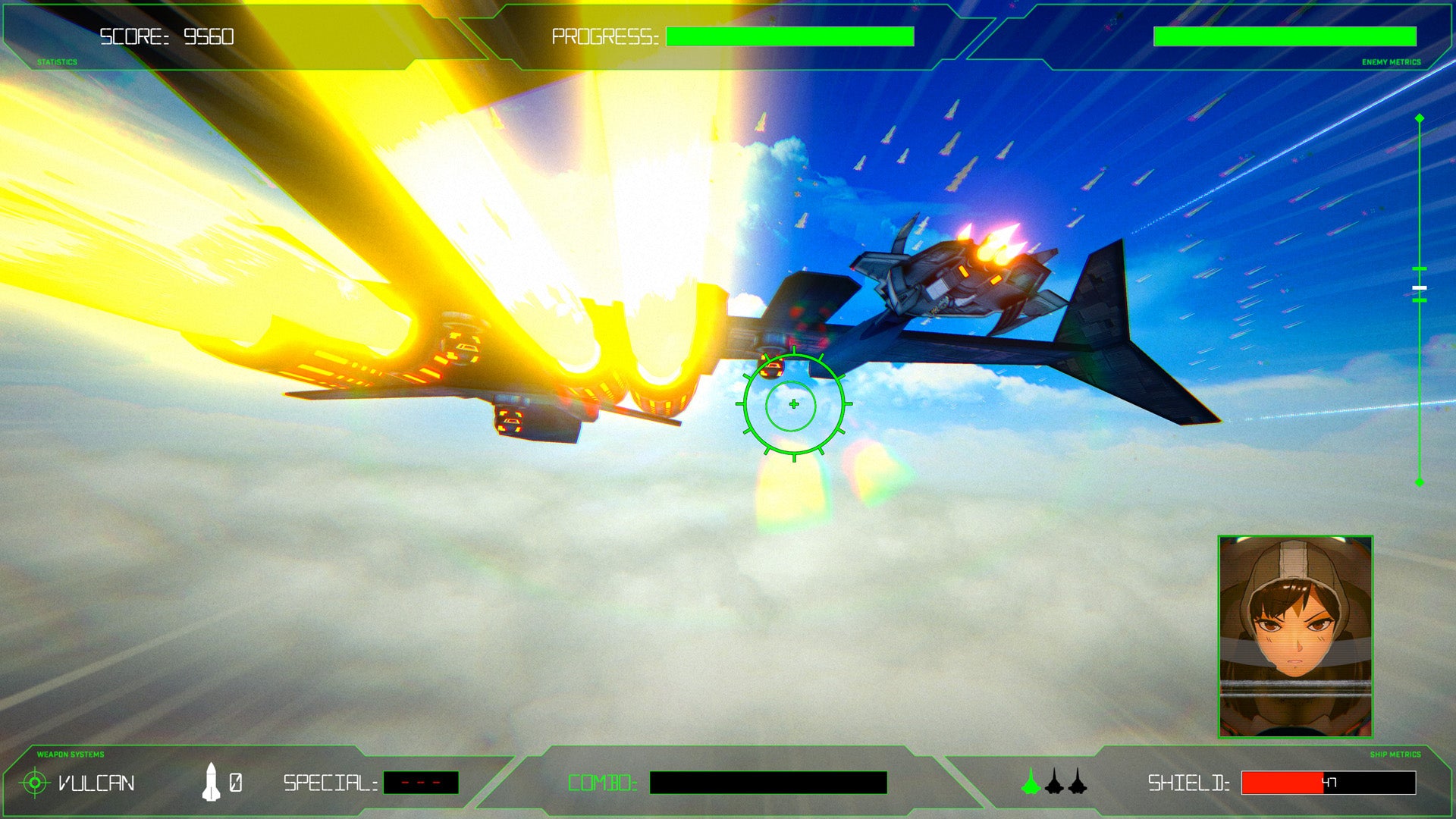
Task: Click the targeting reticle at screen center
Action: 792,405
